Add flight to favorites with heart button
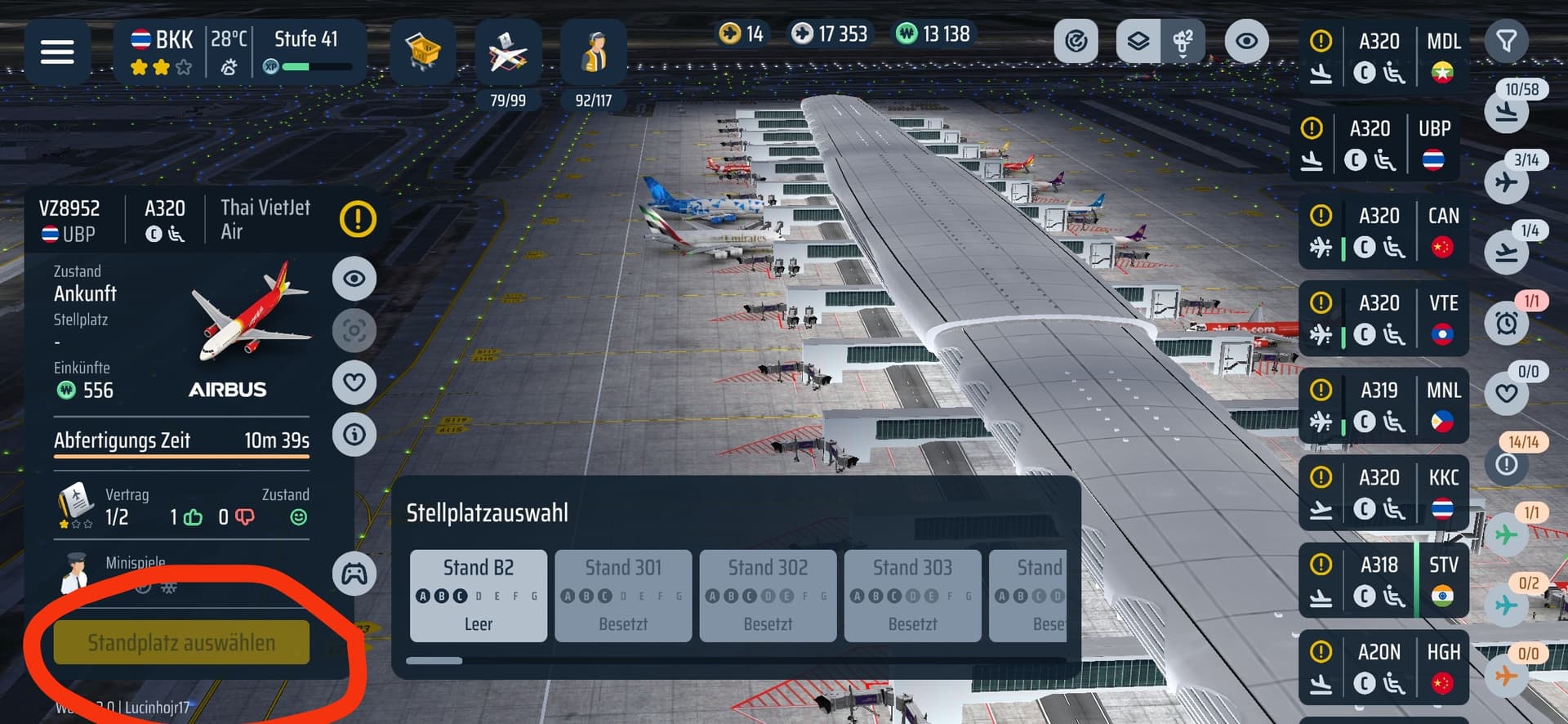Screen dimensions: 1568x724 coord(354,382)
